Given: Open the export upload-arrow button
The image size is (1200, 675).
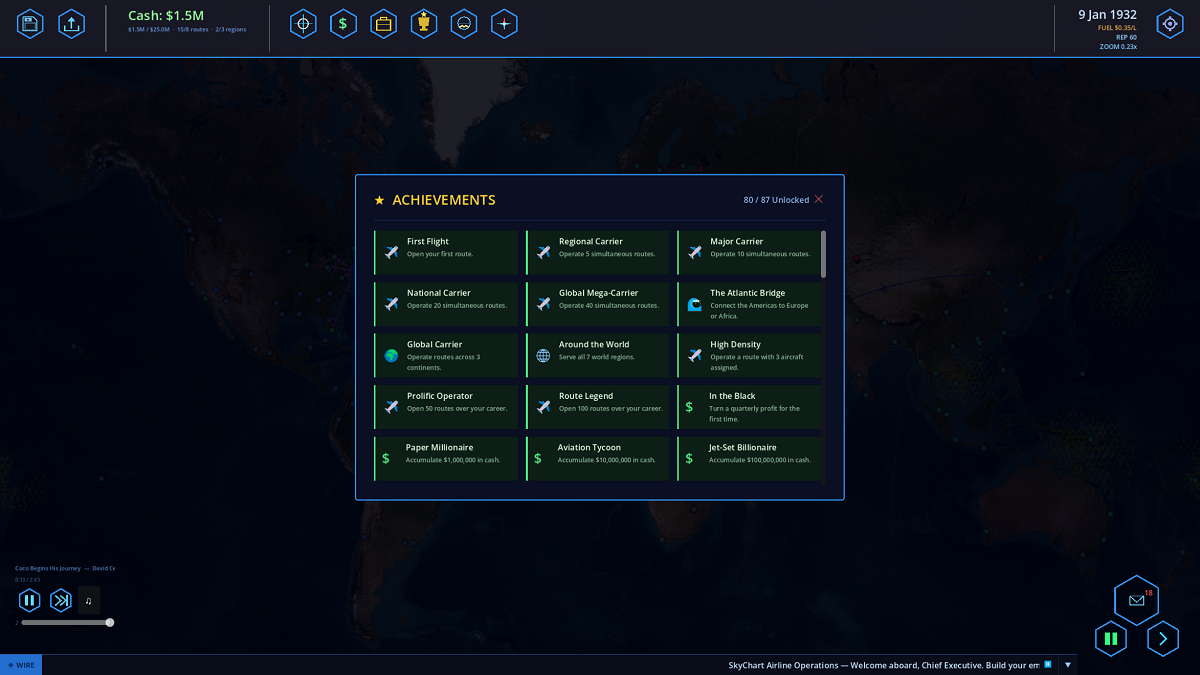Looking at the screenshot, I should click(x=71, y=24).
